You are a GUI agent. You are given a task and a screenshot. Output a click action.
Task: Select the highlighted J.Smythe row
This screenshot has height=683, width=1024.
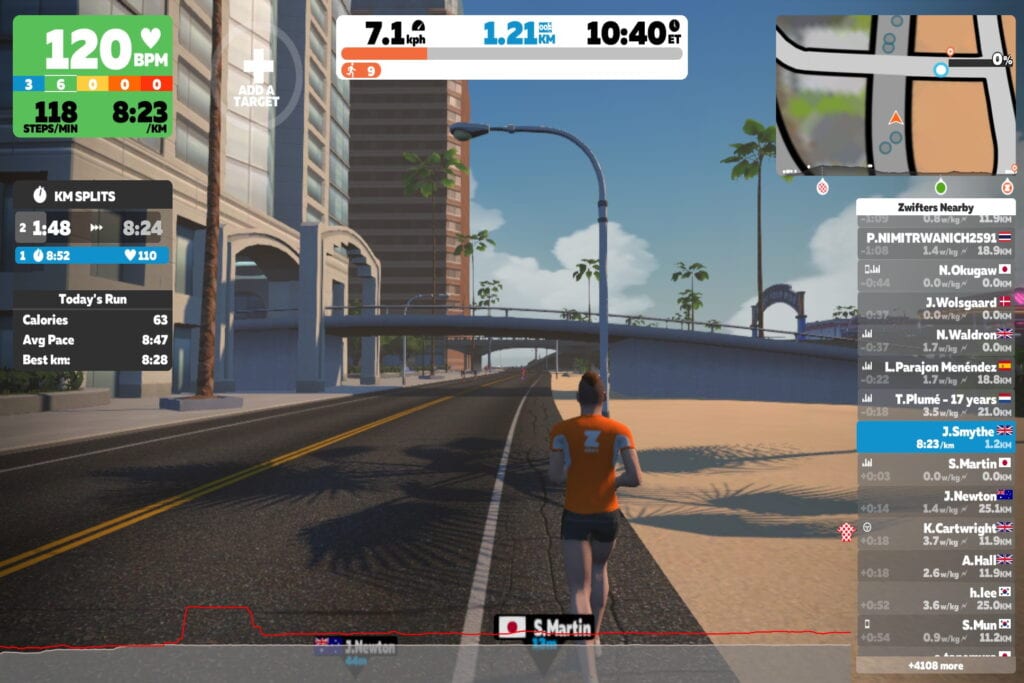935,437
